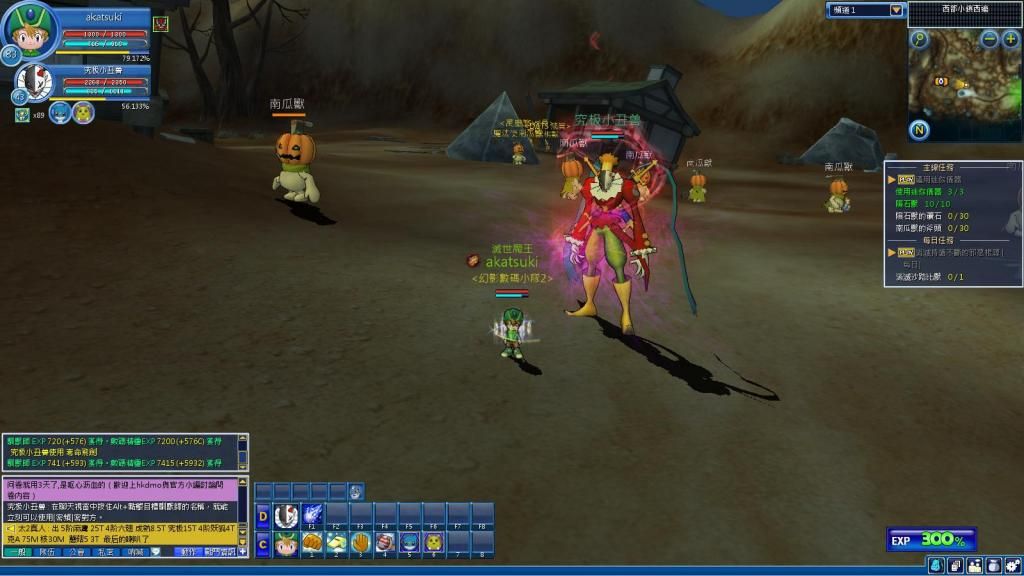Activate the orange fist skill in slot 1
The image size is (1024, 576).
tap(312, 543)
